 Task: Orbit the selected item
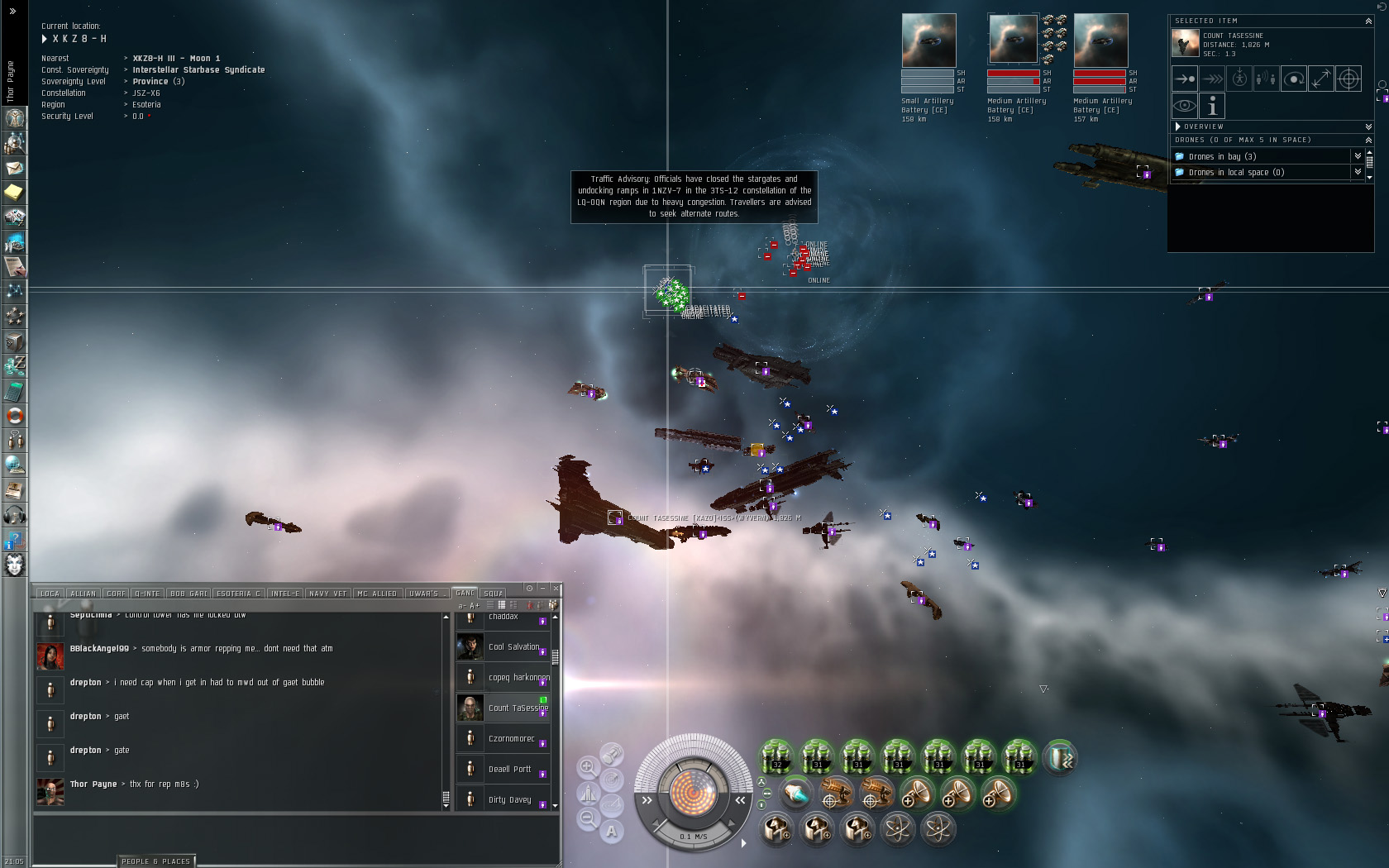[x=1294, y=79]
